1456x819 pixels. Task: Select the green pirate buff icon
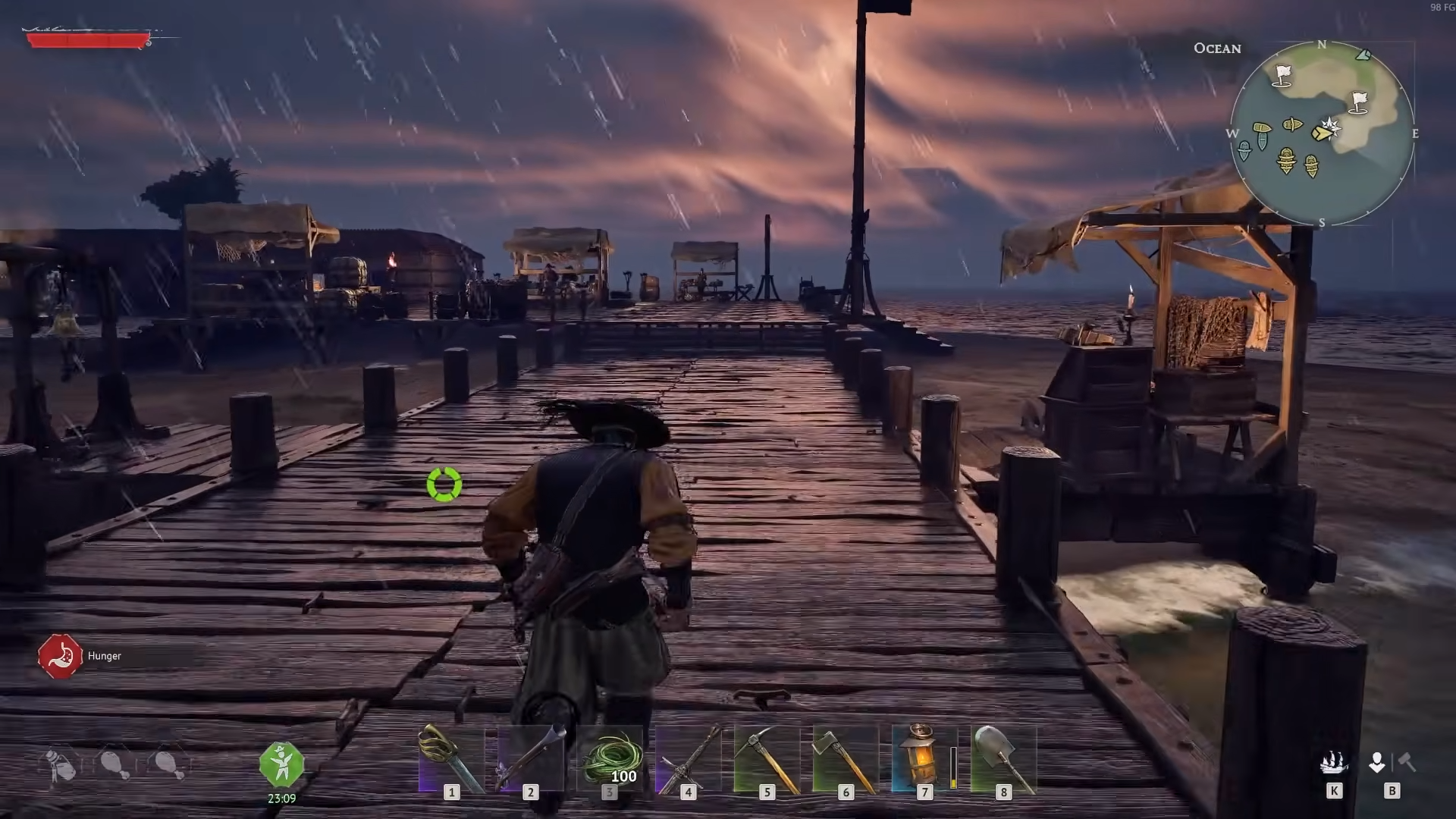pyautogui.click(x=281, y=764)
